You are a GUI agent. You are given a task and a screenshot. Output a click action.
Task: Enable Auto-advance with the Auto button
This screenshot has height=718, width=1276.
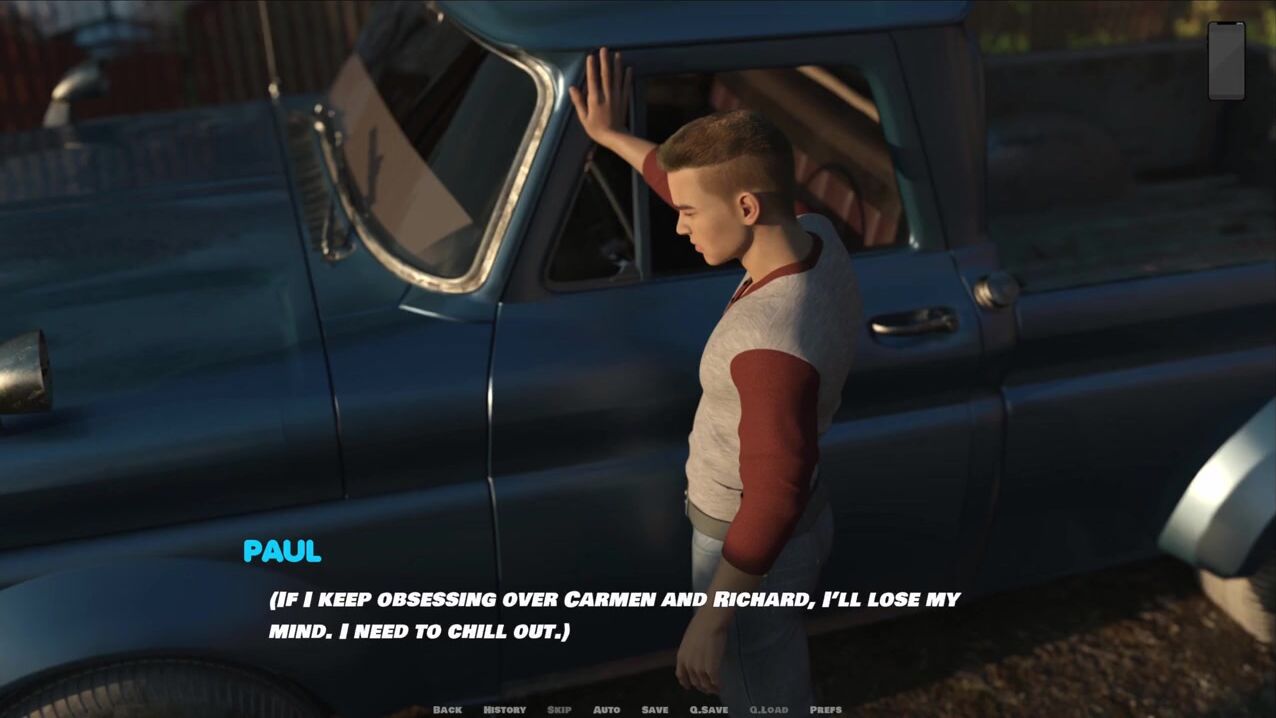[606, 710]
